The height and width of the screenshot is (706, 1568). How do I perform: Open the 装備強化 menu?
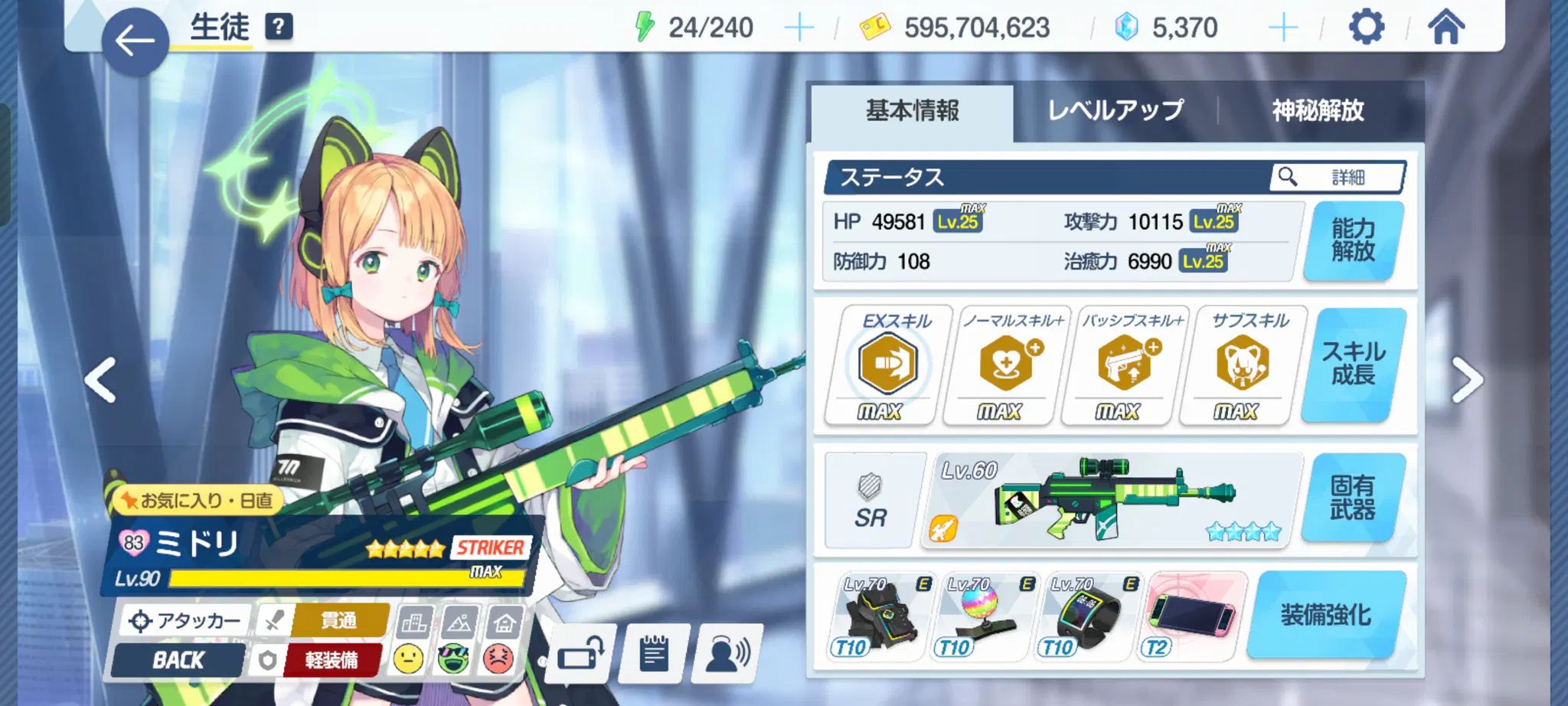1326,615
